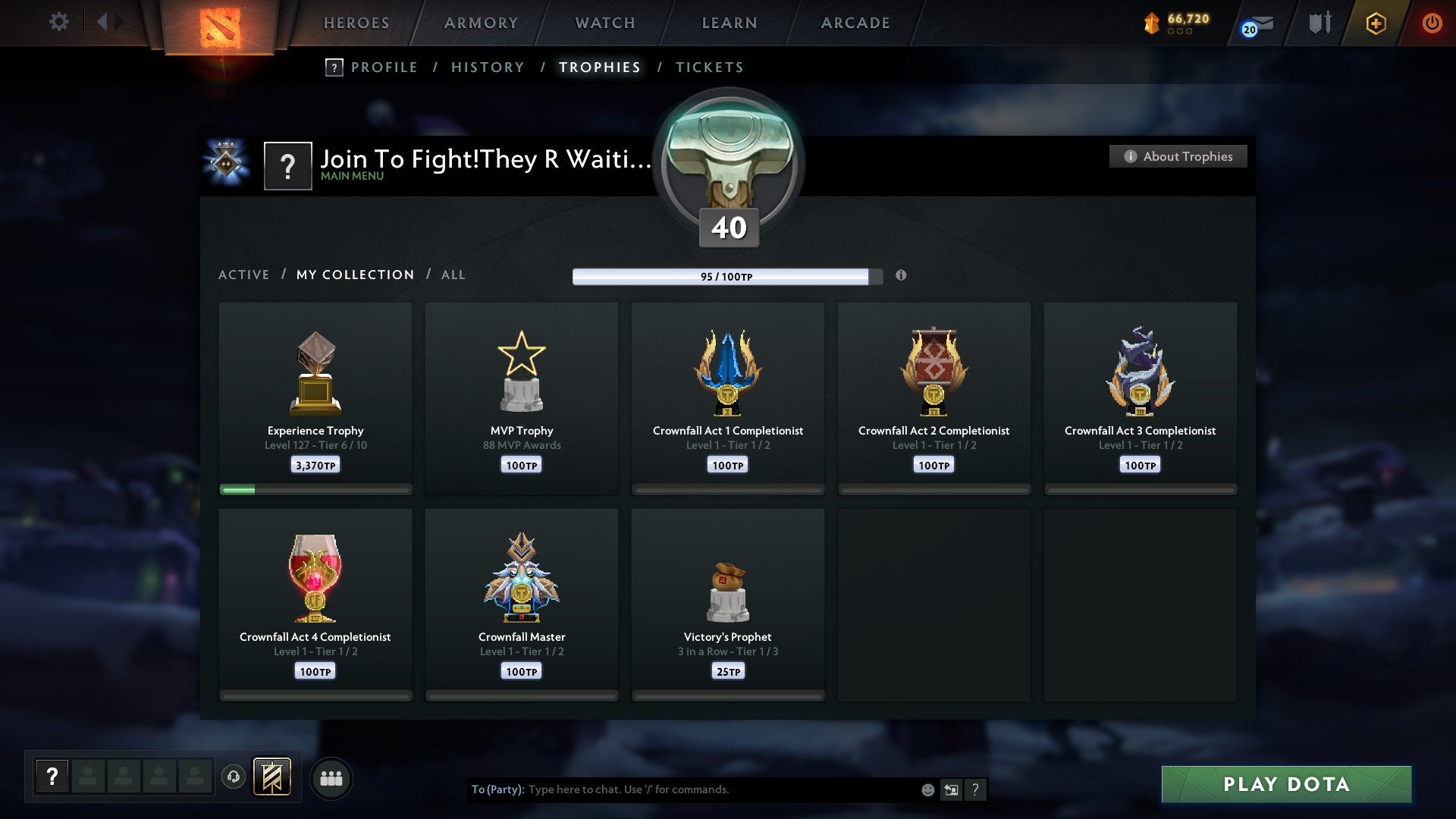Select the MY COLLECTION view
The height and width of the screenshot is (819, 1456).
coord(354,275)
